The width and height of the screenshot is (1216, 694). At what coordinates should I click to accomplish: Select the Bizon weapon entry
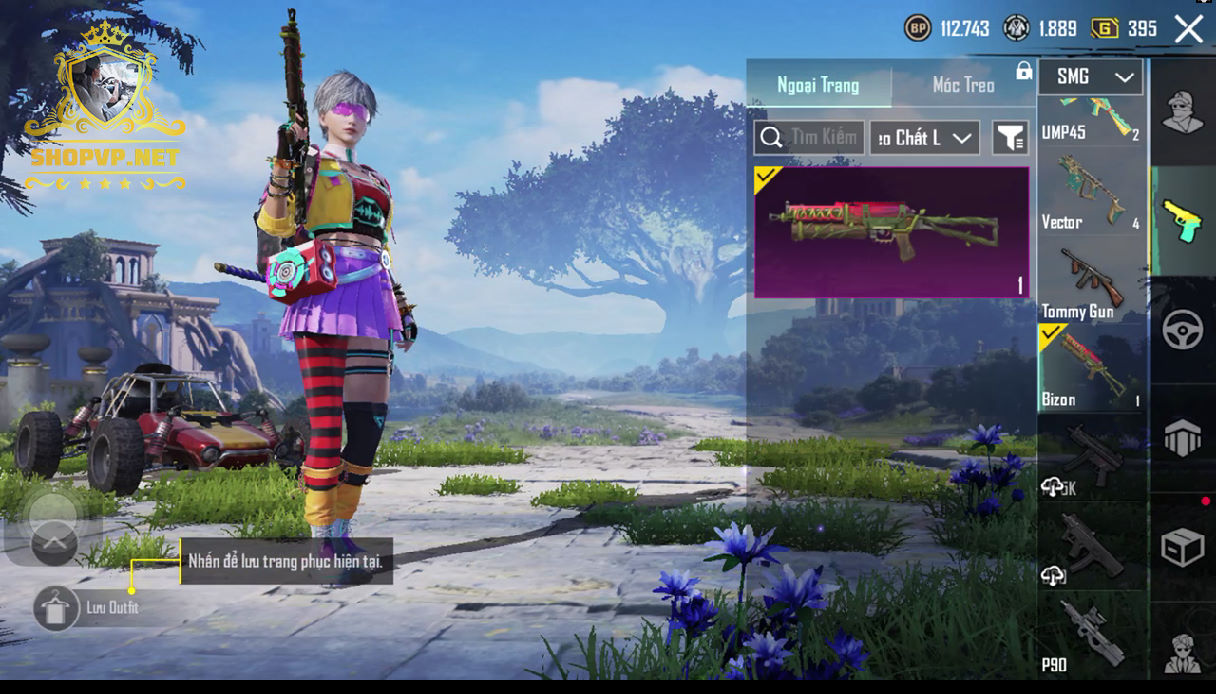1090,368
